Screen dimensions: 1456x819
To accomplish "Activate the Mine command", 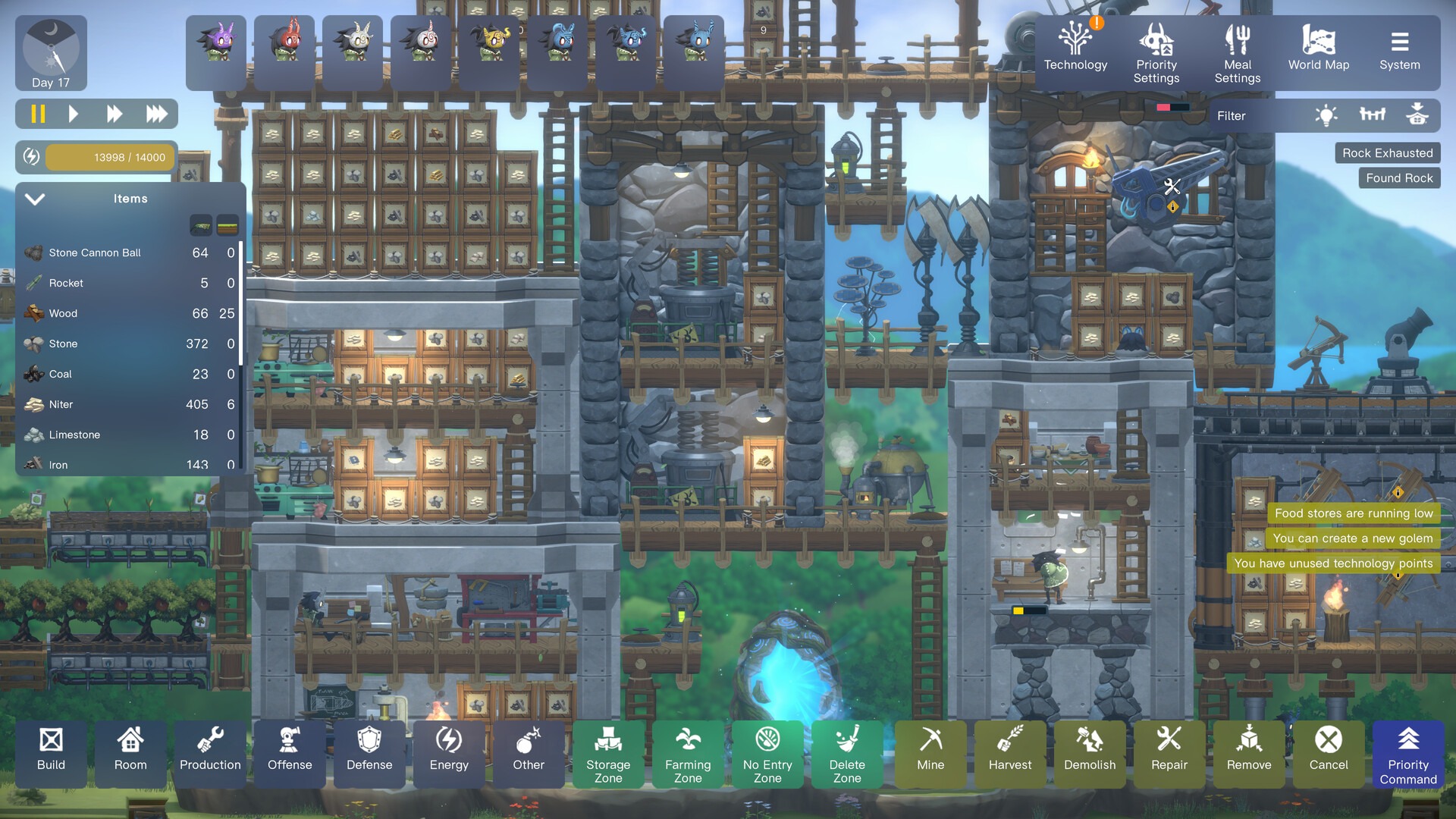I will [x=930, y=751].
